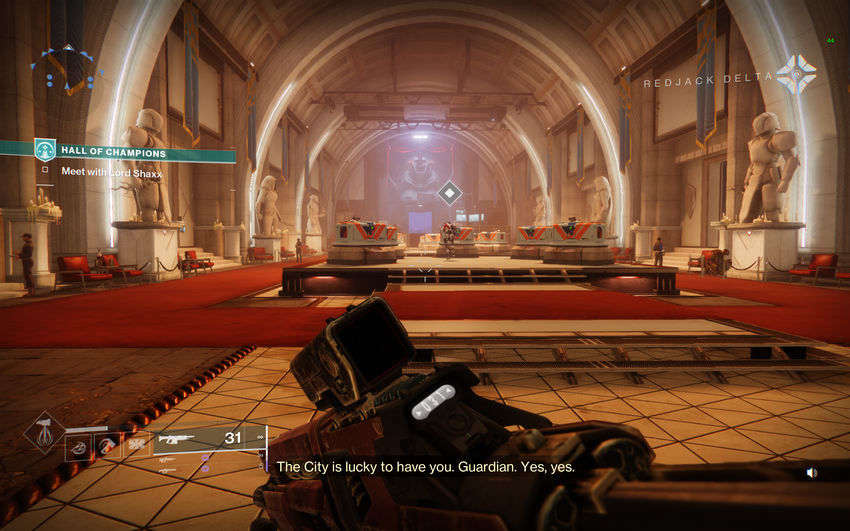The image size is (850, 531).
Task: Activate the diamond-framed super ability icon
Action: (x=45, y=433)
